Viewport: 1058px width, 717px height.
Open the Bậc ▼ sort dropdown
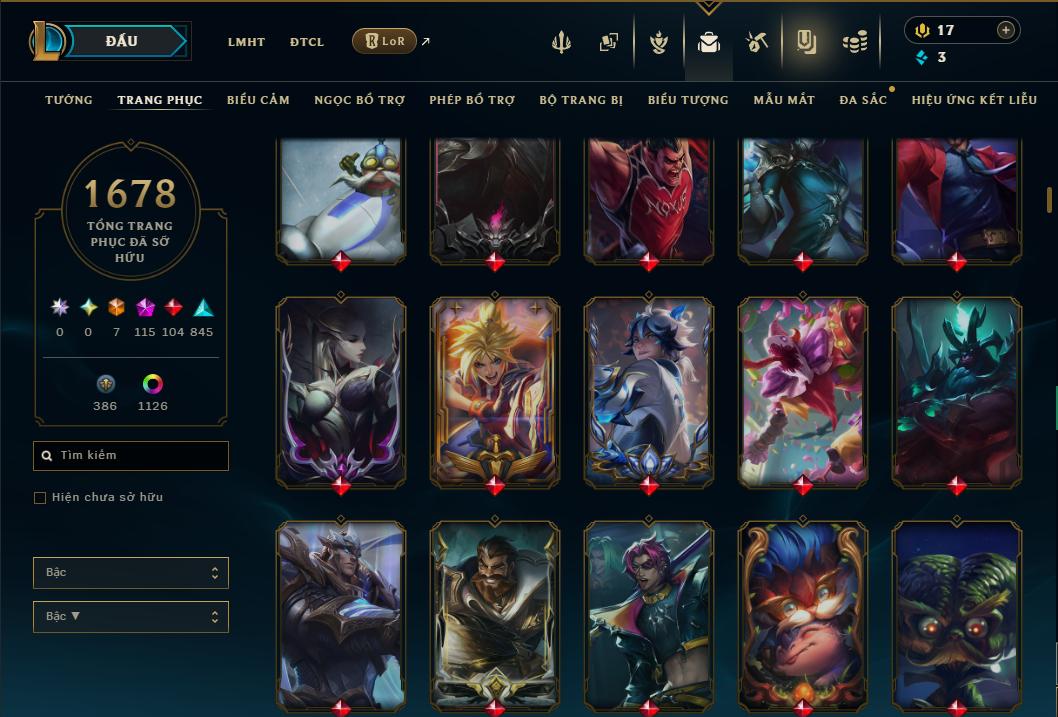131,616
